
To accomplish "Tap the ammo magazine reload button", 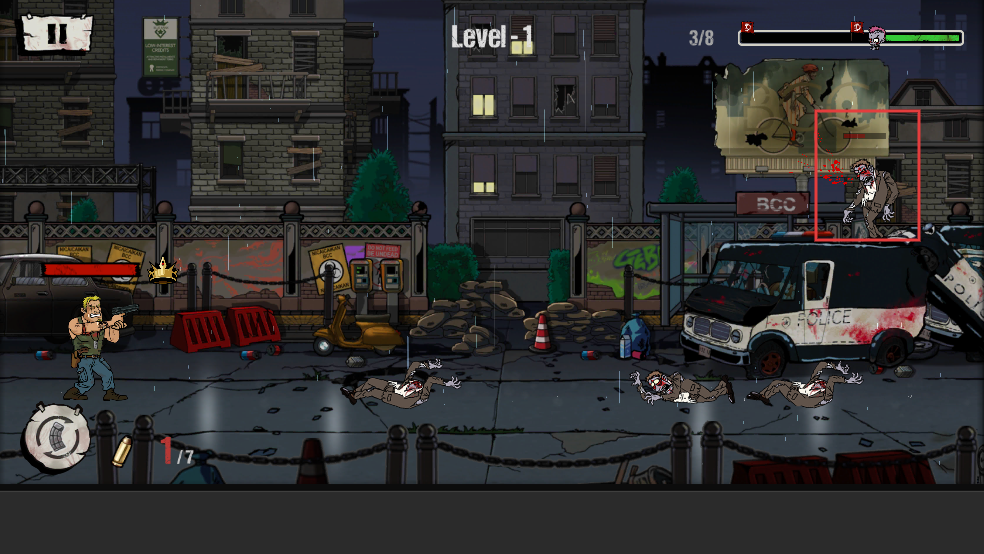I will click(x=57, y=436).
